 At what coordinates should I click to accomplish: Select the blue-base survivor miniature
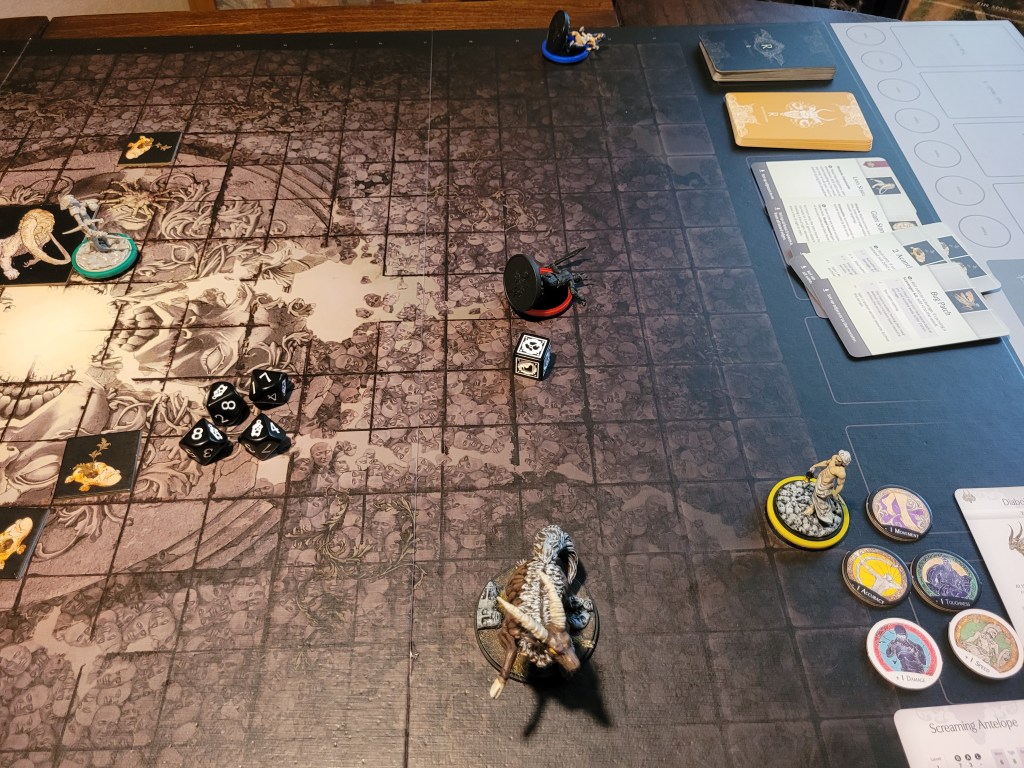point(567,40)
